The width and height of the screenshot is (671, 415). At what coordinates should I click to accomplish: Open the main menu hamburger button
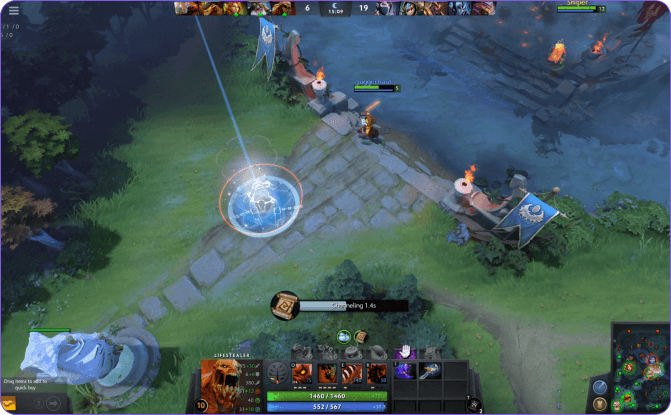[13, 10]
